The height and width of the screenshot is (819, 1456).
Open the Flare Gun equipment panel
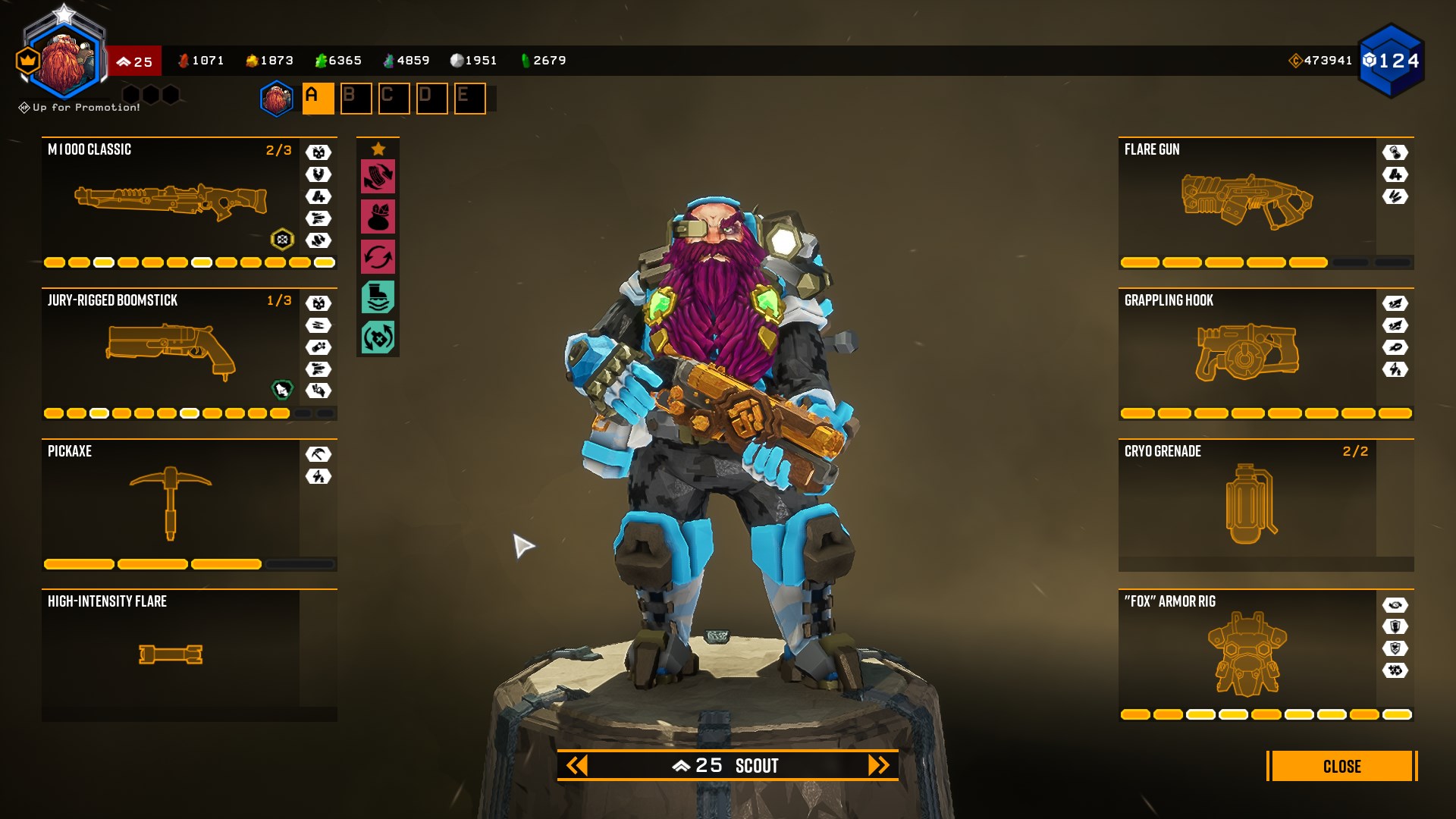[1247, 201]
